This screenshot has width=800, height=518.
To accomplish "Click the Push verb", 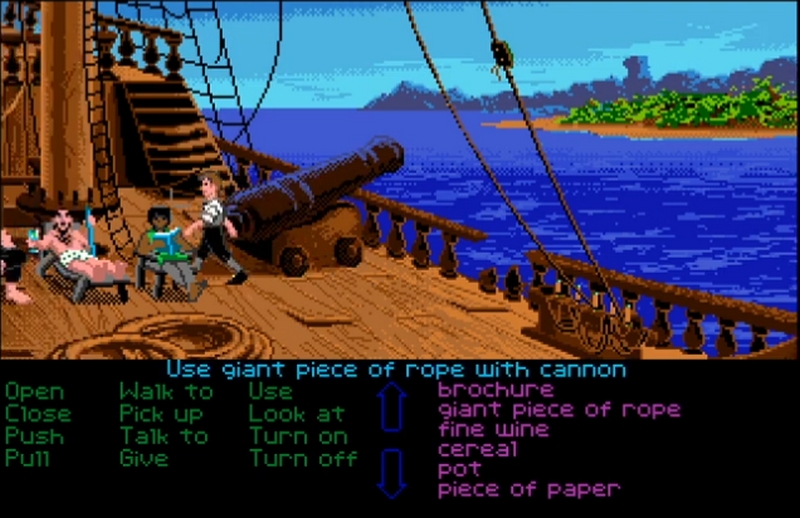I will click(34, 436).
